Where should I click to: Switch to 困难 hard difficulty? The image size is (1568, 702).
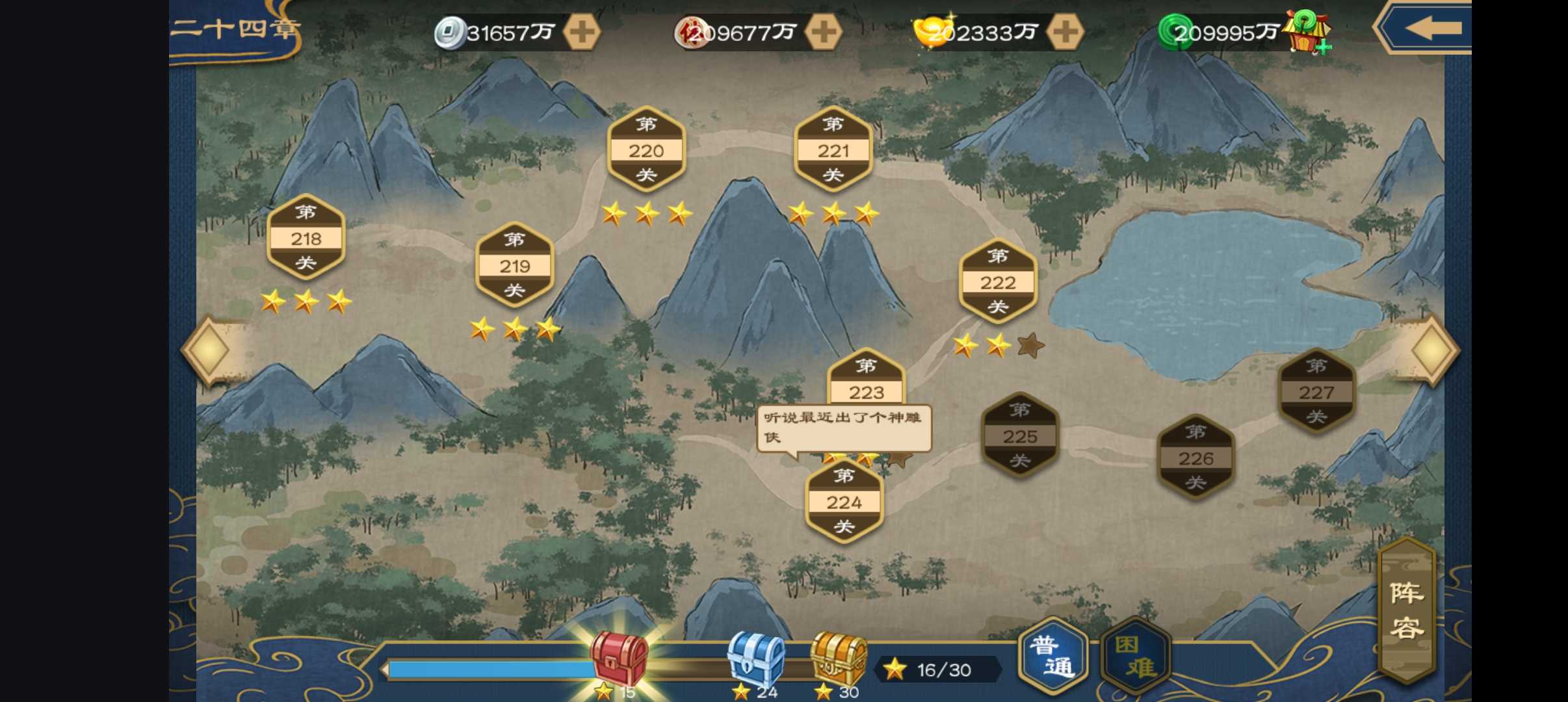1136,655
